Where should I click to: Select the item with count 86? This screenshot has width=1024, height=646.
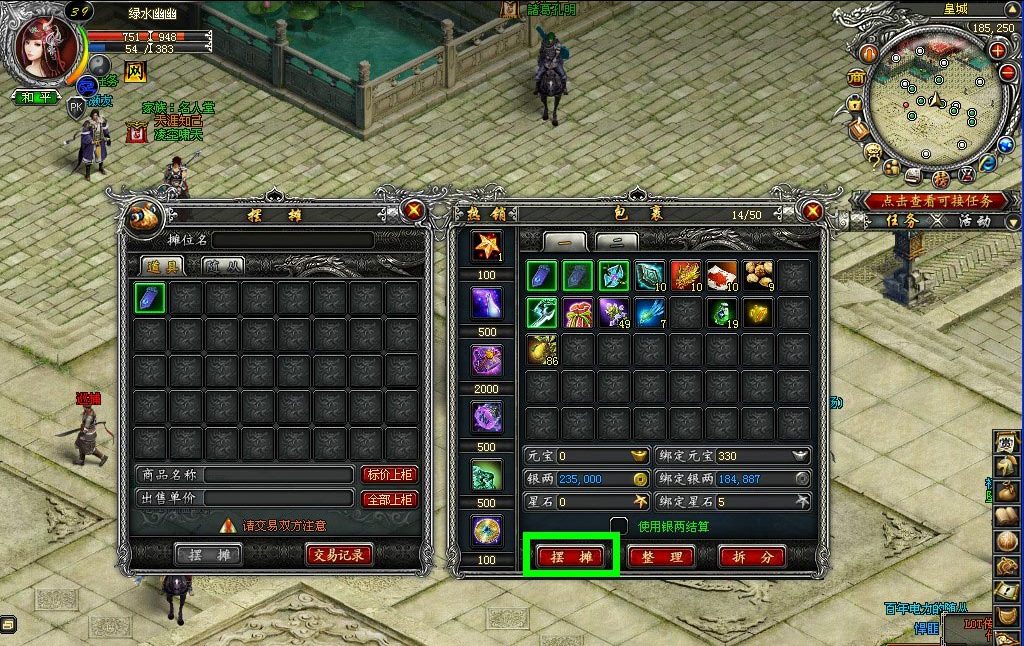point(543,349)
